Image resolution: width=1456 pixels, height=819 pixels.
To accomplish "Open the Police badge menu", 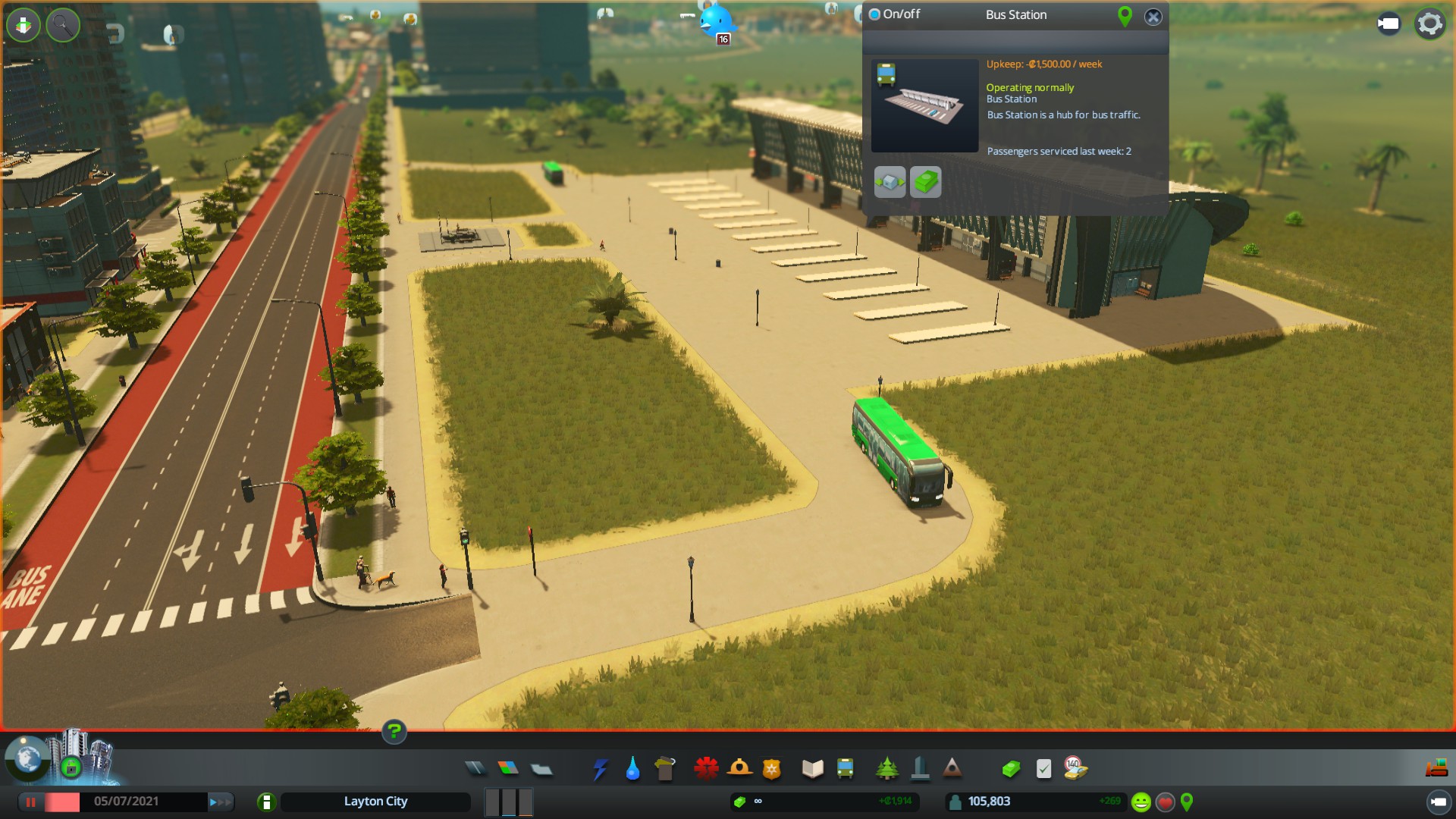I will [772, 769].
